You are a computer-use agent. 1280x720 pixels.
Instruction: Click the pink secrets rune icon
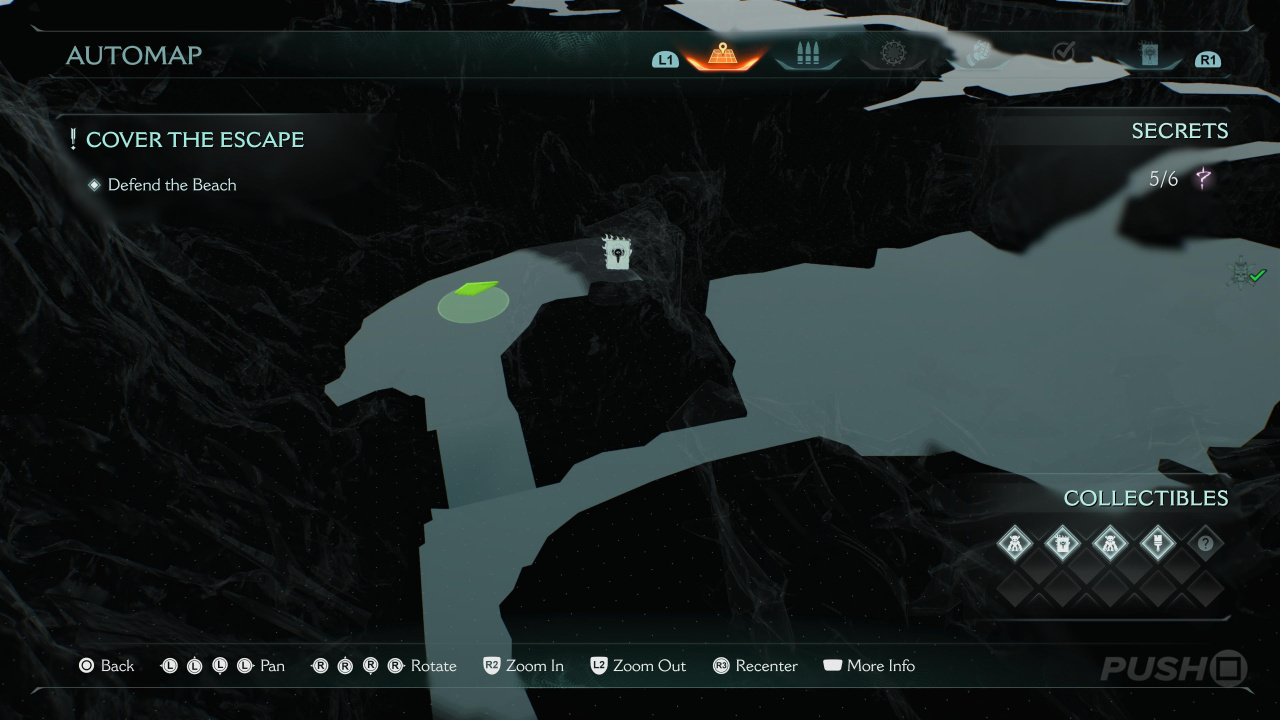point(1203,179)
